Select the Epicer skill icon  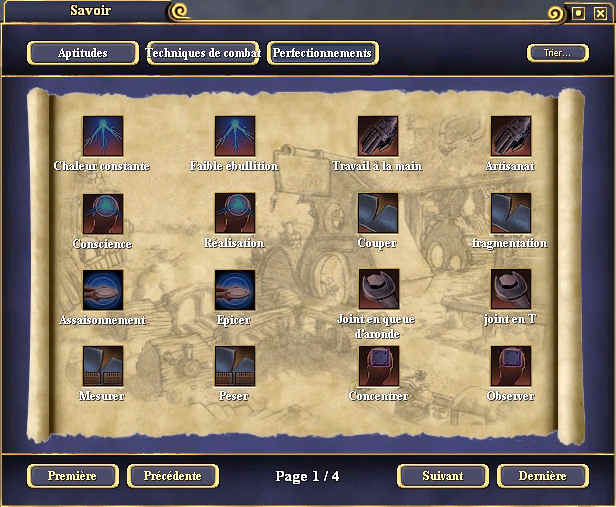[x=235, y=290]
